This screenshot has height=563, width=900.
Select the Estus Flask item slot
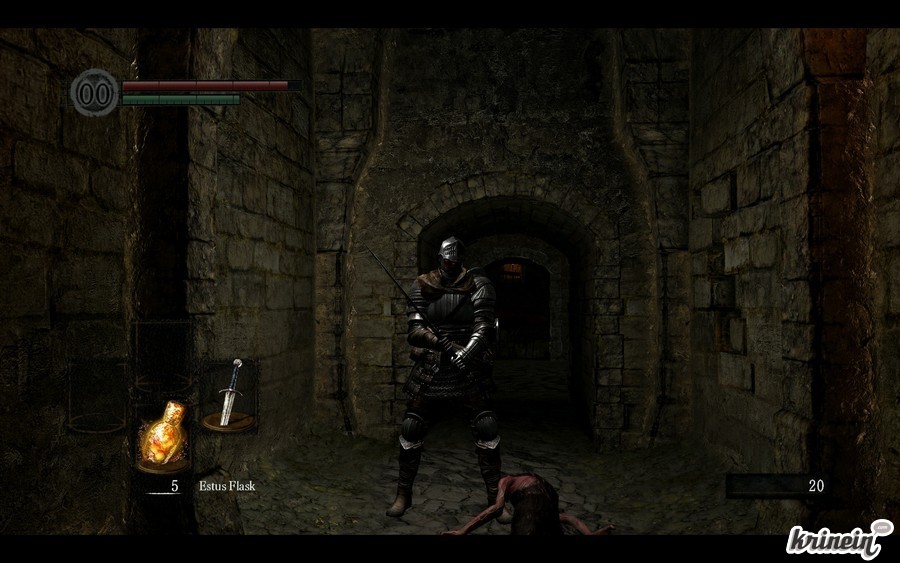(164, 436)
